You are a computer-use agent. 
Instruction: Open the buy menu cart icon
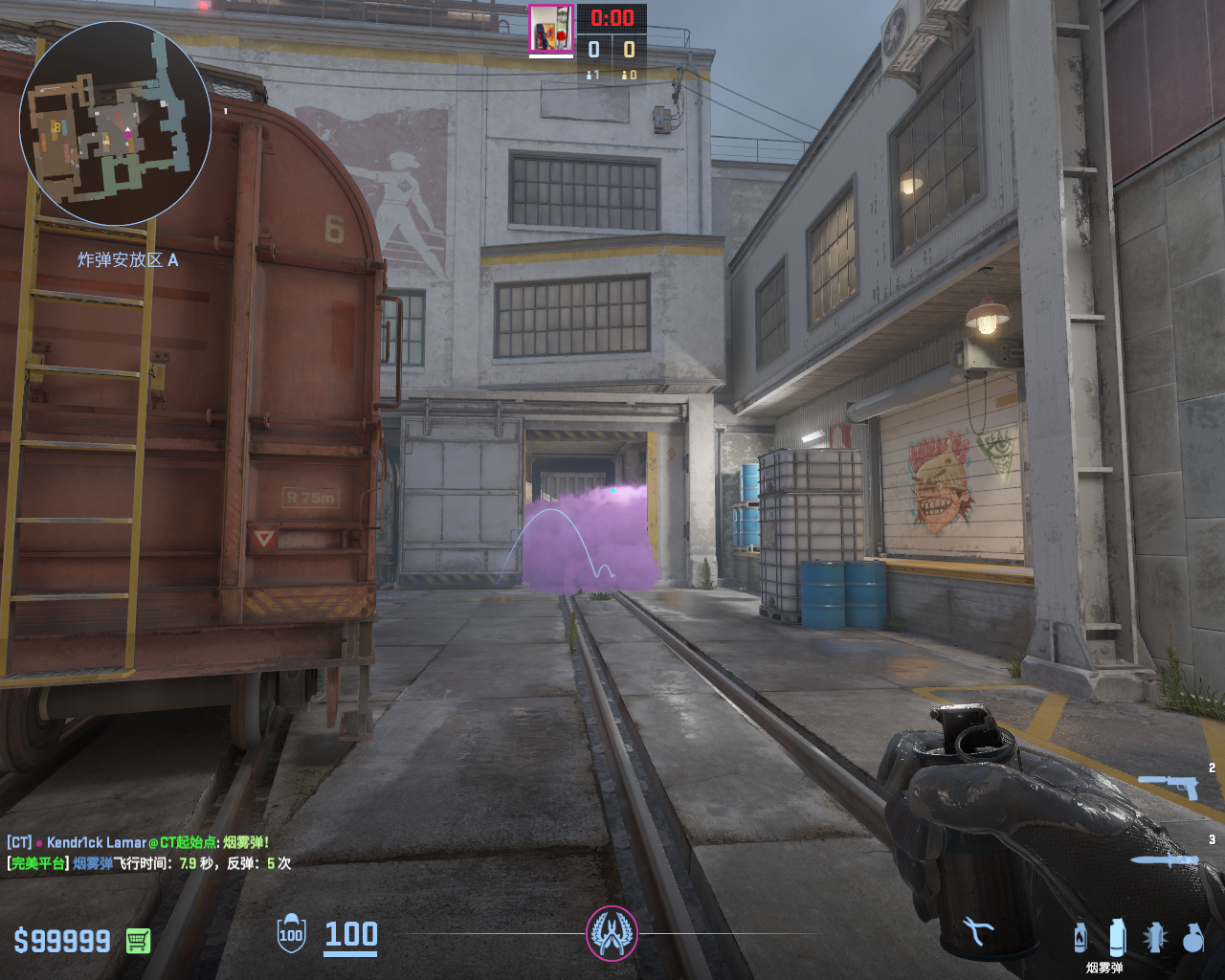138,941
